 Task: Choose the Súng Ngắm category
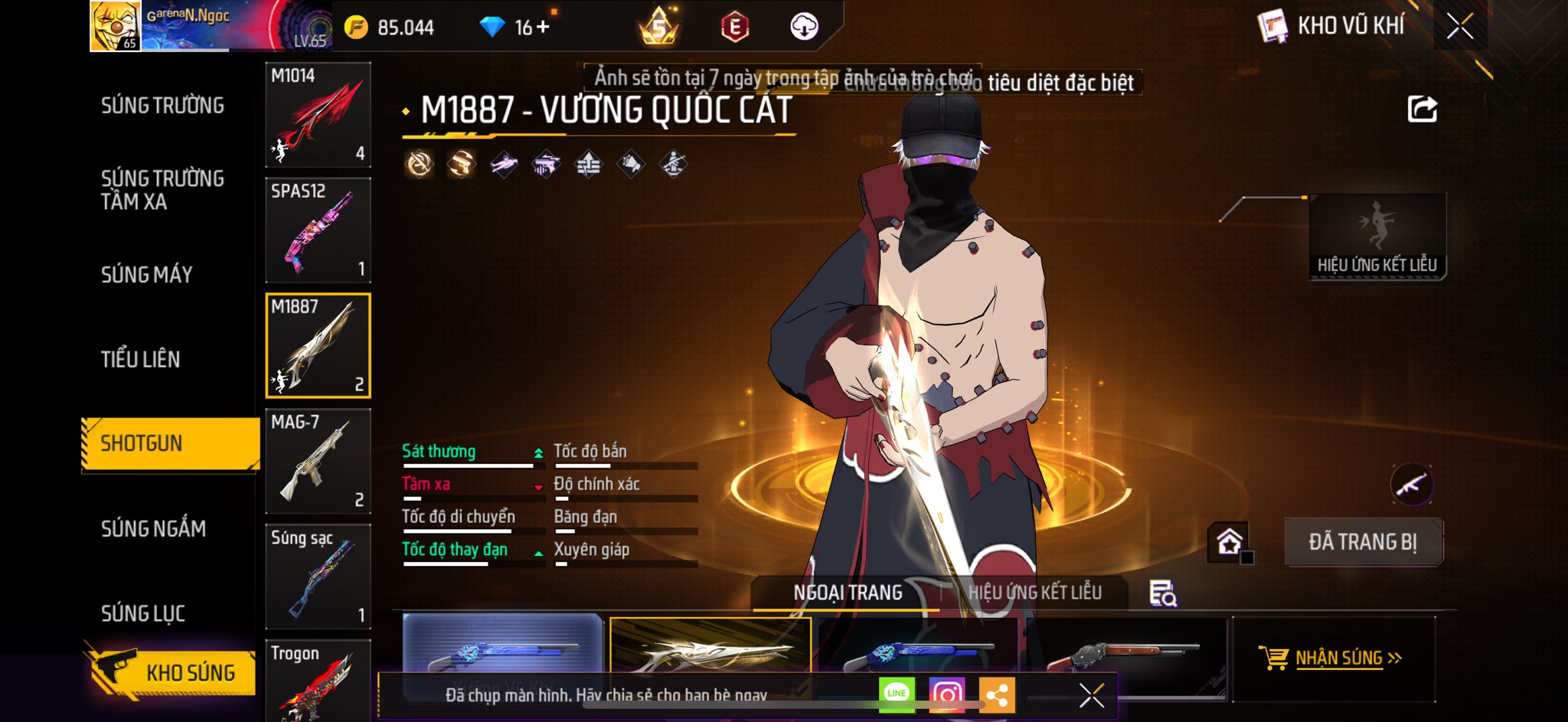[153, 529]
